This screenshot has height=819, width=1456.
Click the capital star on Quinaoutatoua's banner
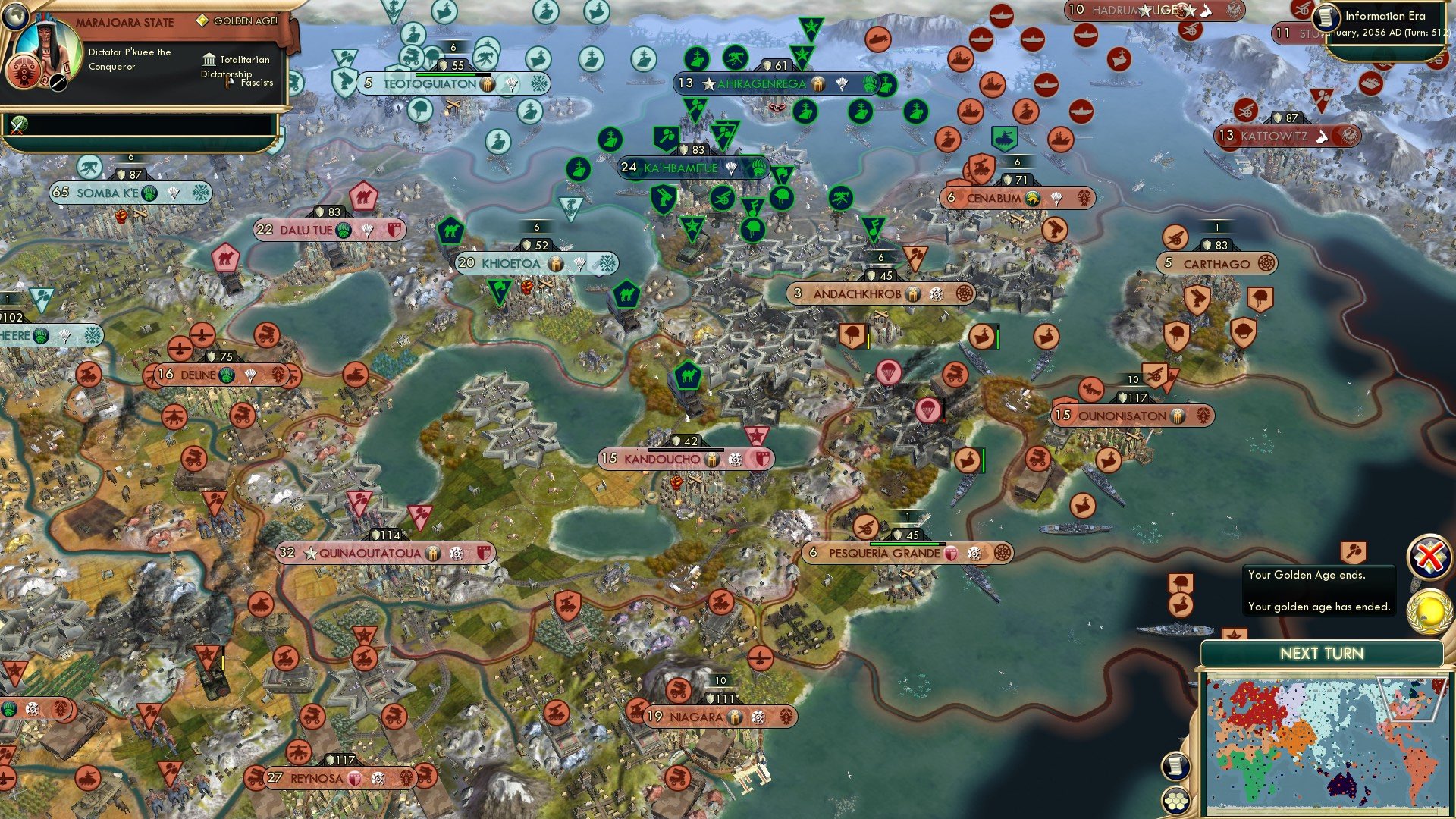tap(312, 553)
